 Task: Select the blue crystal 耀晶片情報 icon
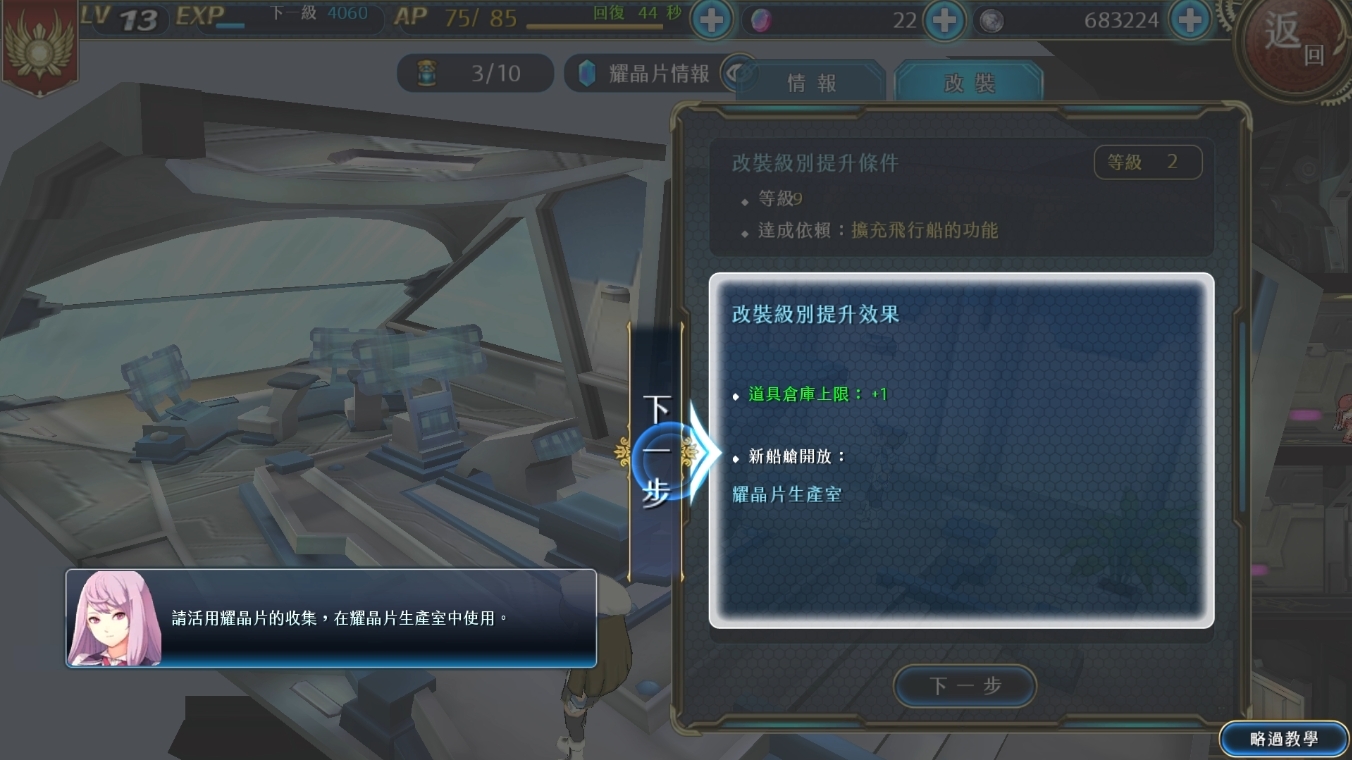(586, 72)
